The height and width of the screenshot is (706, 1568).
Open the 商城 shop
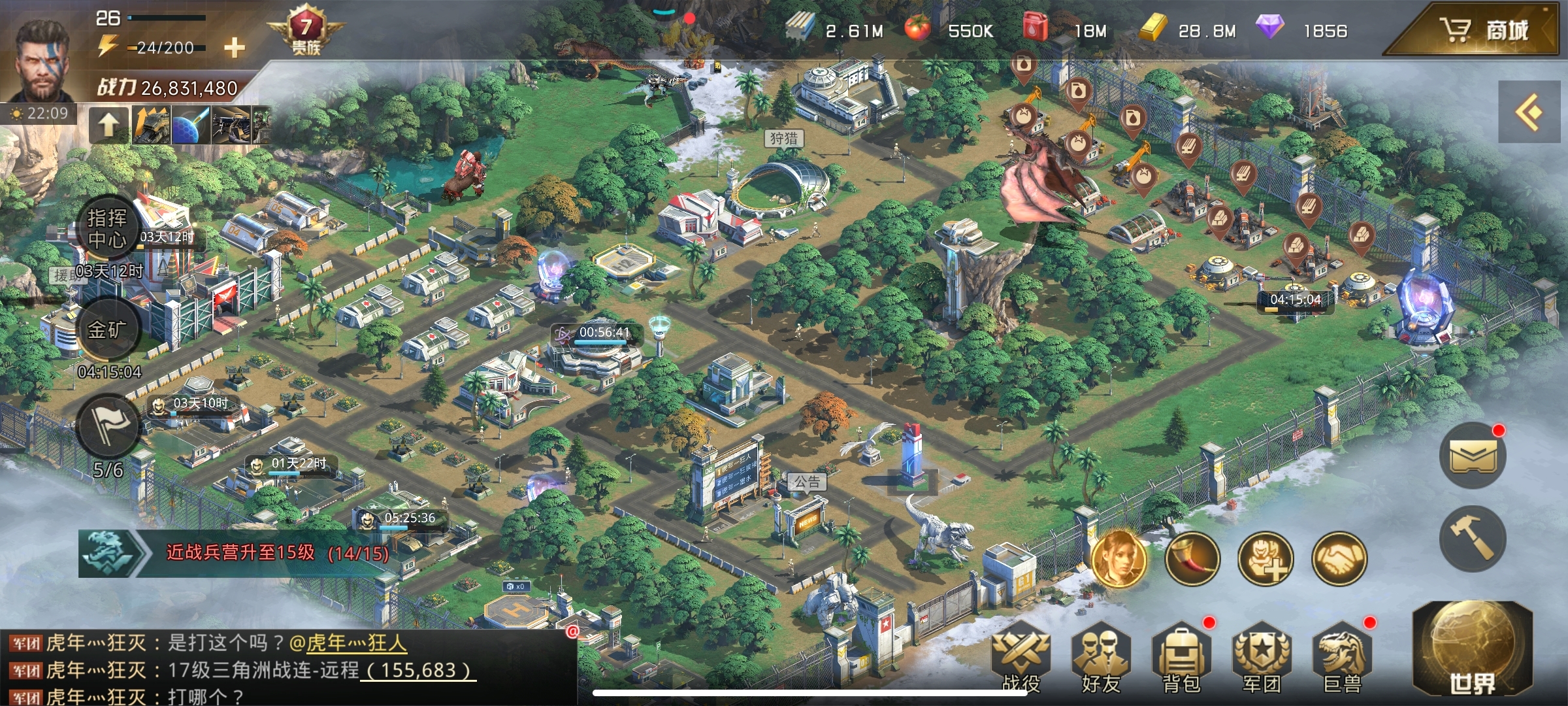click(1483, 30)
